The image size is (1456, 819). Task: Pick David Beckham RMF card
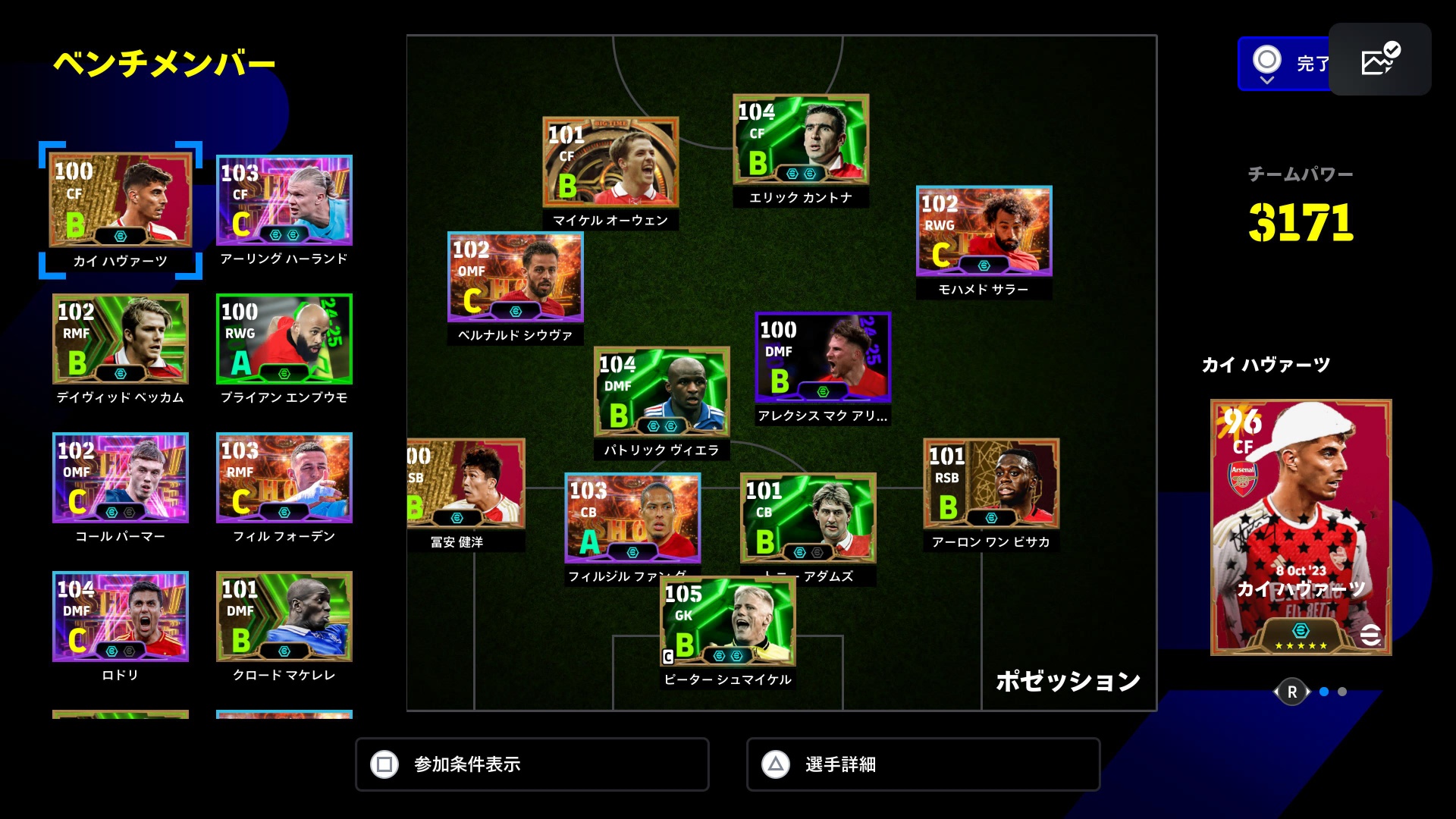tap(121, 339)
